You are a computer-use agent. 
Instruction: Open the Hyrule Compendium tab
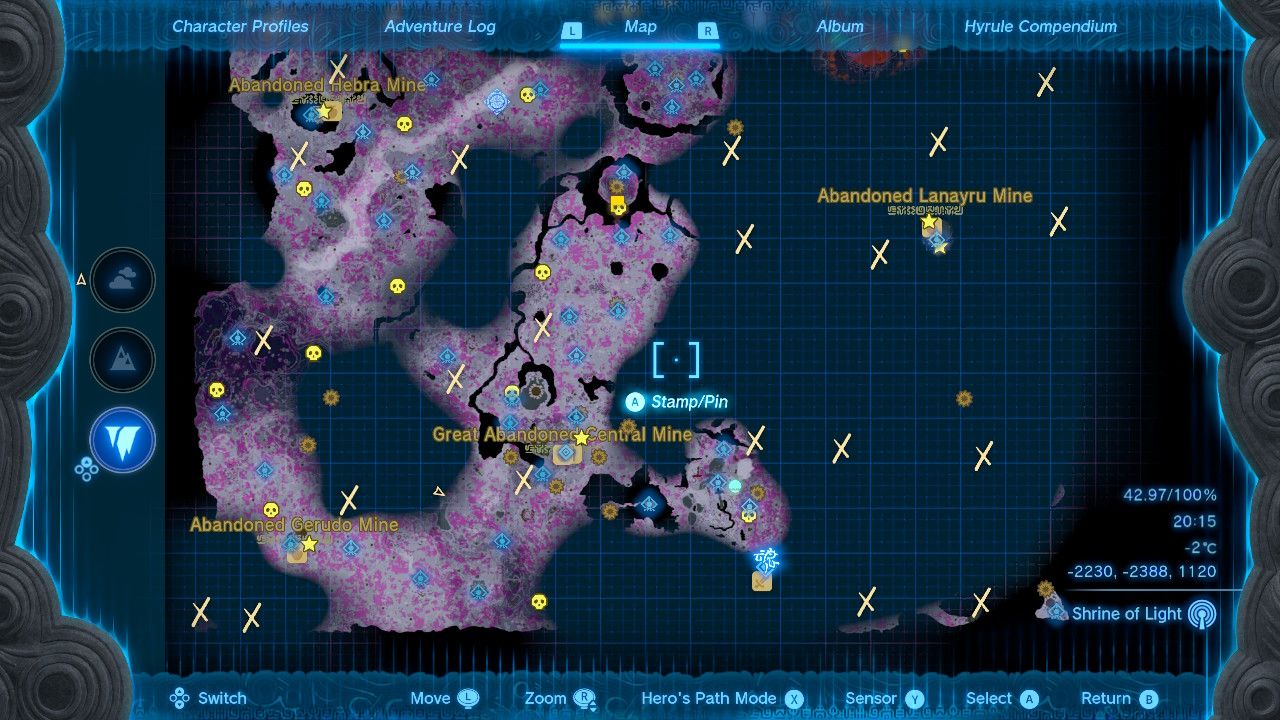click(1043, 27)
